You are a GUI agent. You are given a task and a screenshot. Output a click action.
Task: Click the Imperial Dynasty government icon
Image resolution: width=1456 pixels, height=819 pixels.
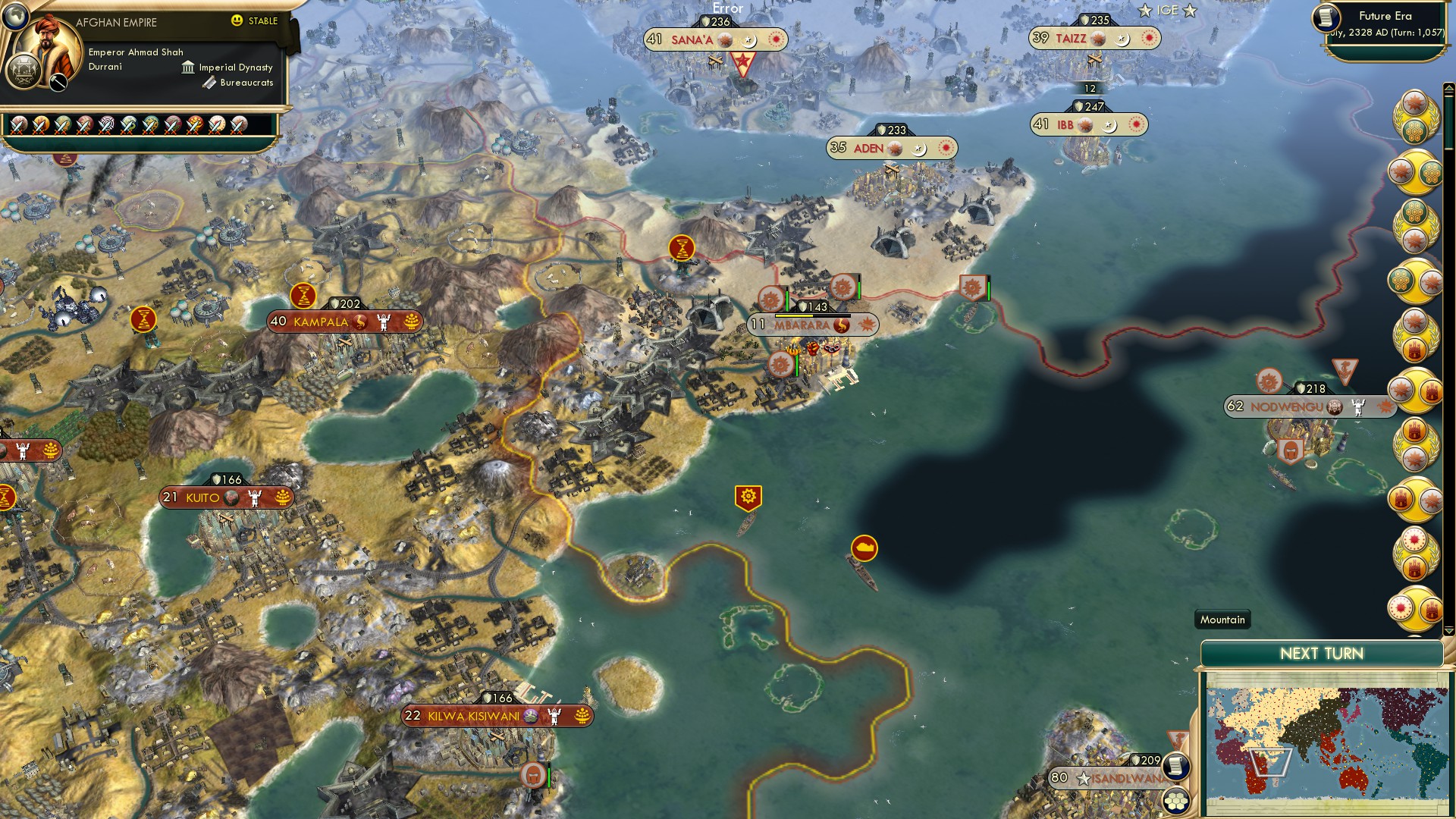coord(188,67)
